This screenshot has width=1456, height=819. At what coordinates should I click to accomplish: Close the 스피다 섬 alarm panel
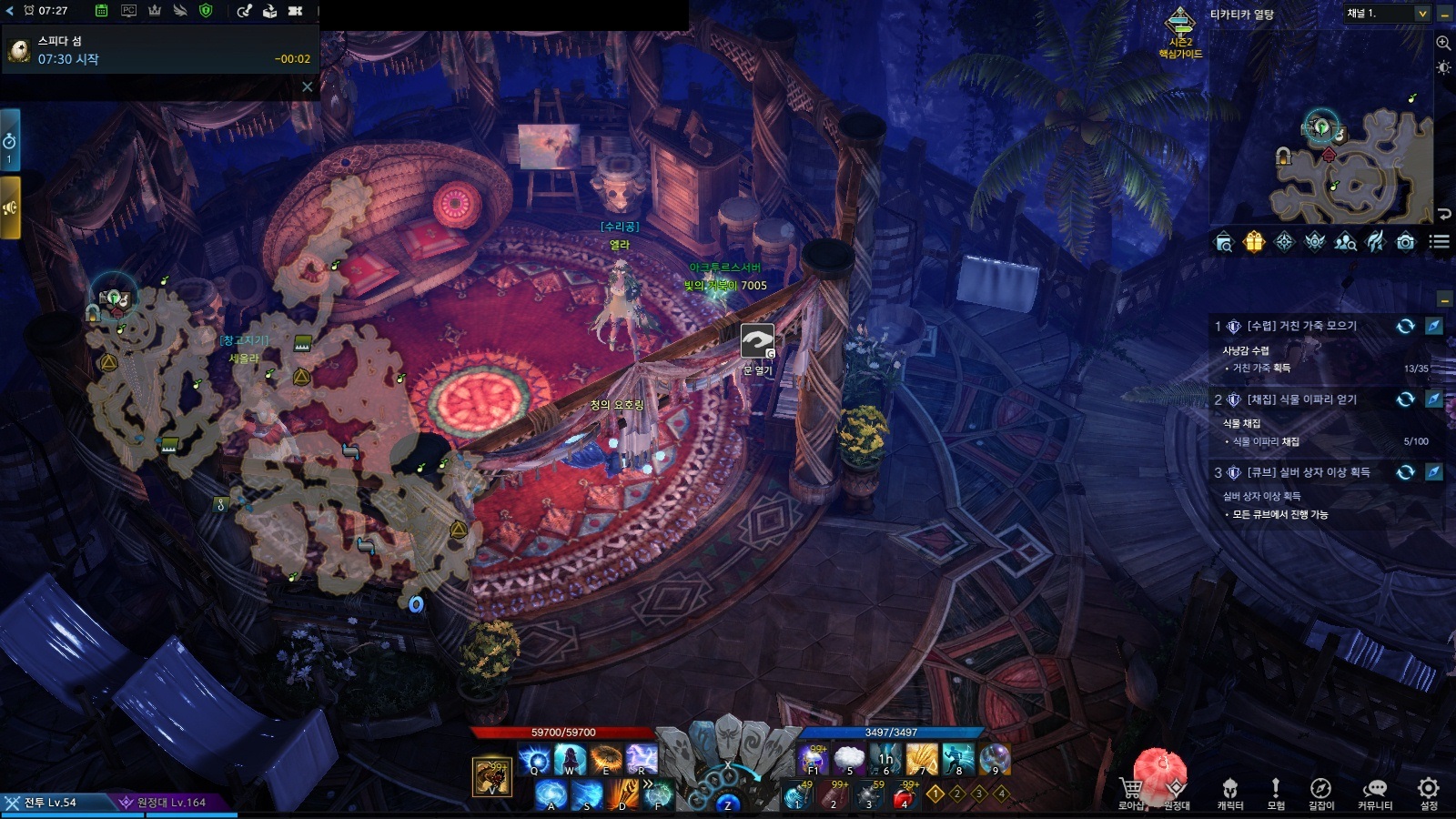(x=308, y=87)
